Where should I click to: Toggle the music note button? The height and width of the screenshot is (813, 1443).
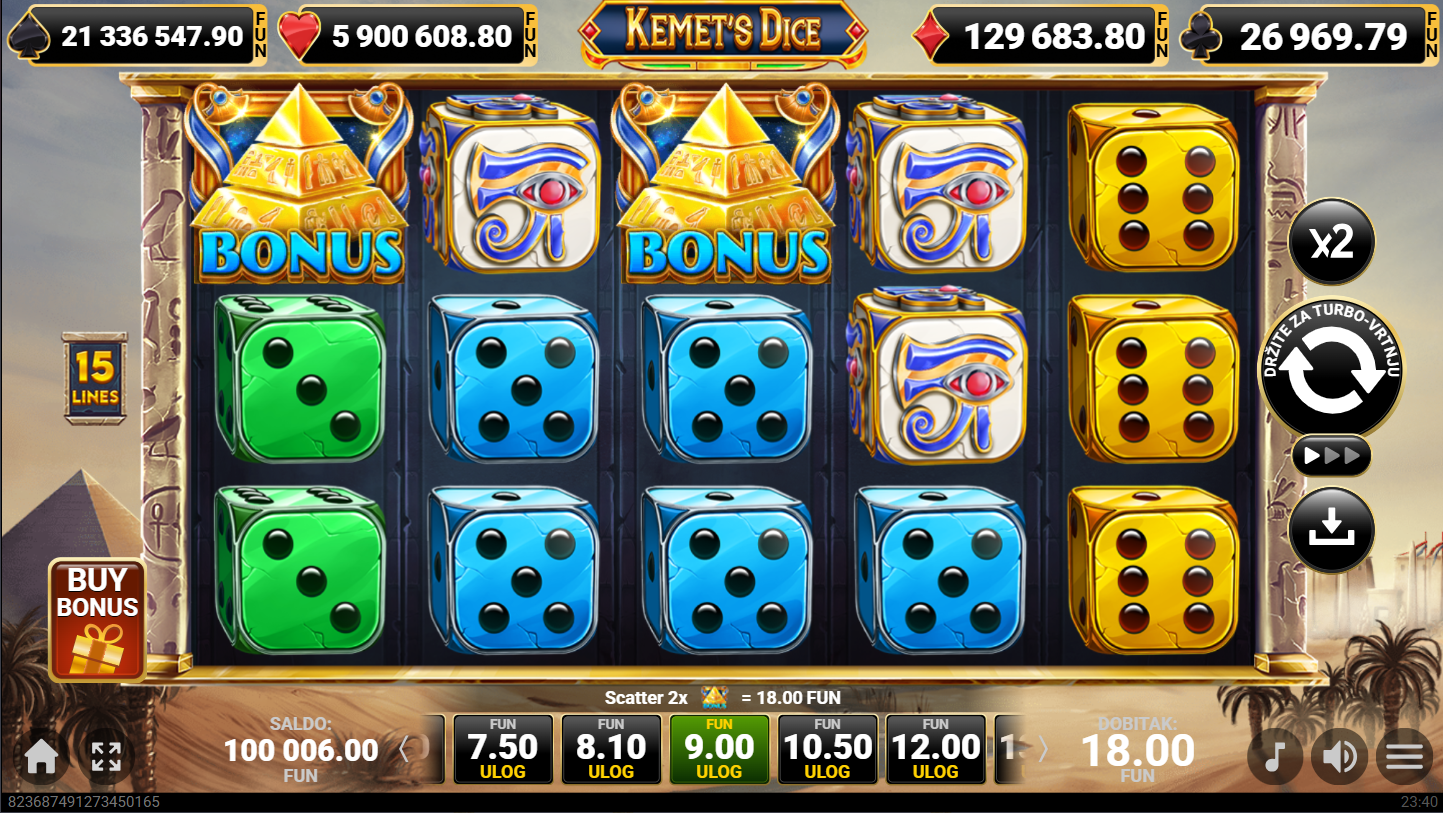(x=1274, y=758)
